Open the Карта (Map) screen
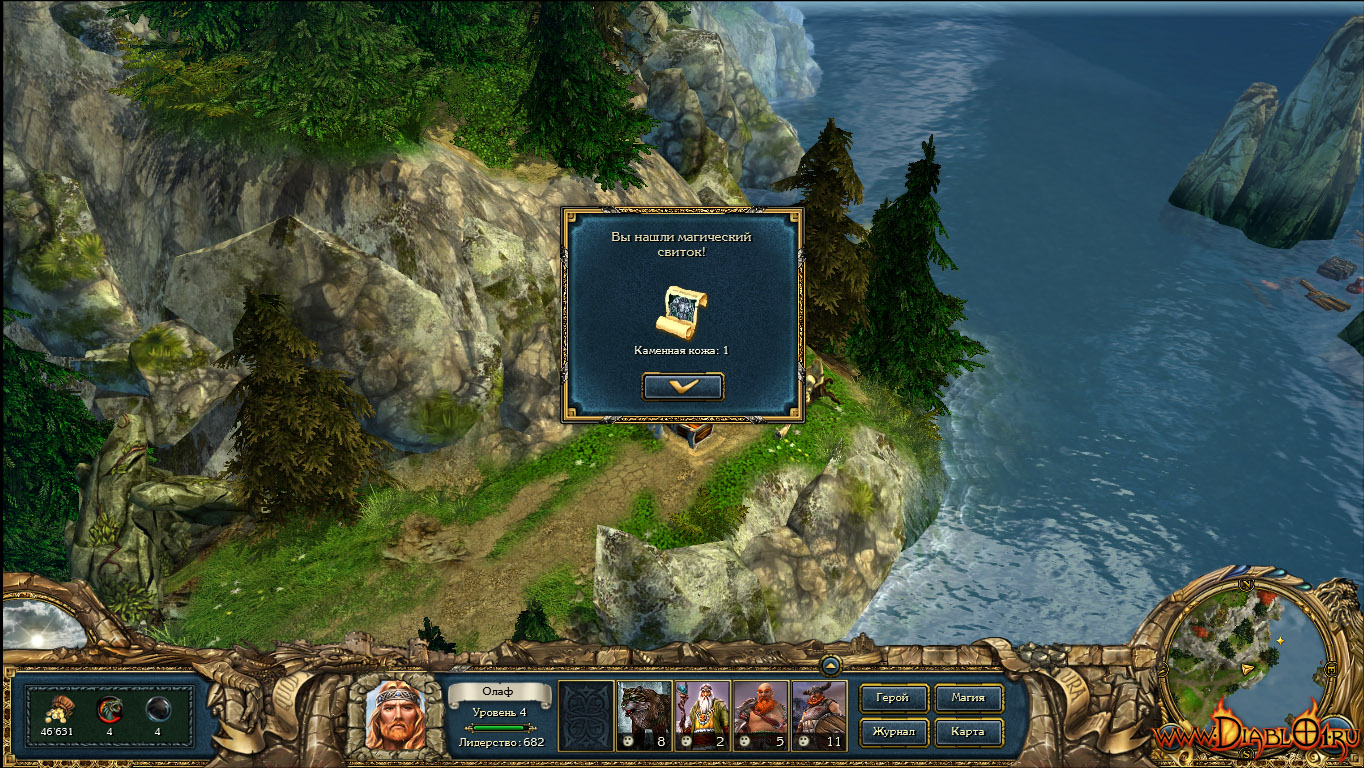The width and height of the screenshot is (1364, 768). coord(968,732)
